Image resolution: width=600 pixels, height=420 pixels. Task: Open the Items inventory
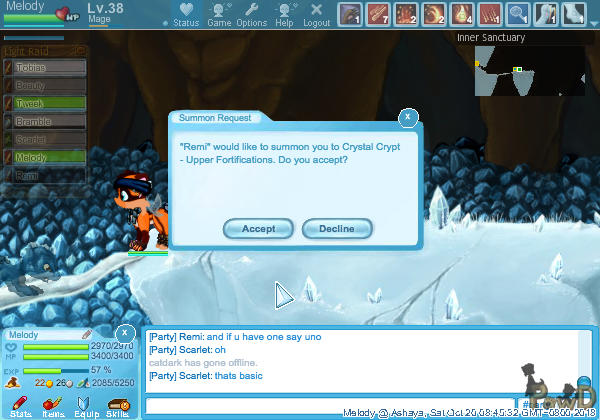click(x=54, y=406)
